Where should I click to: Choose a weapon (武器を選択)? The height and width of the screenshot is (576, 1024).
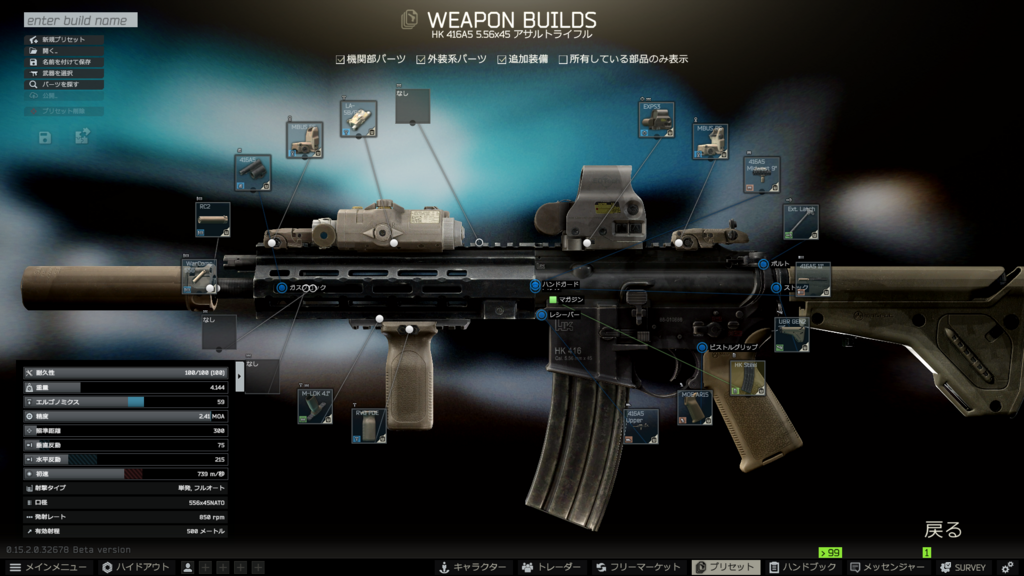64,73
